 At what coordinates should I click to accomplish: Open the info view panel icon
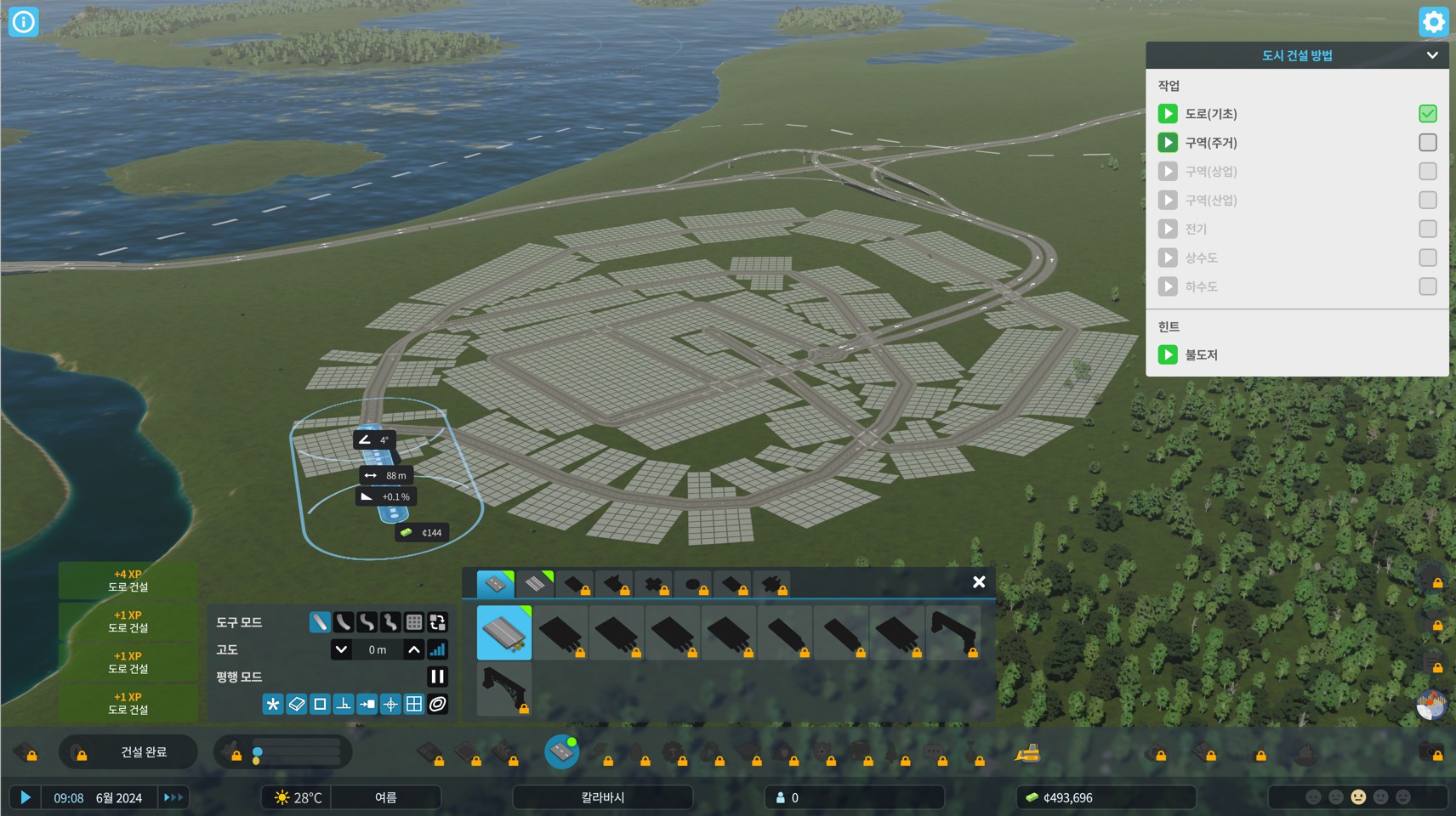coord(23,21)
